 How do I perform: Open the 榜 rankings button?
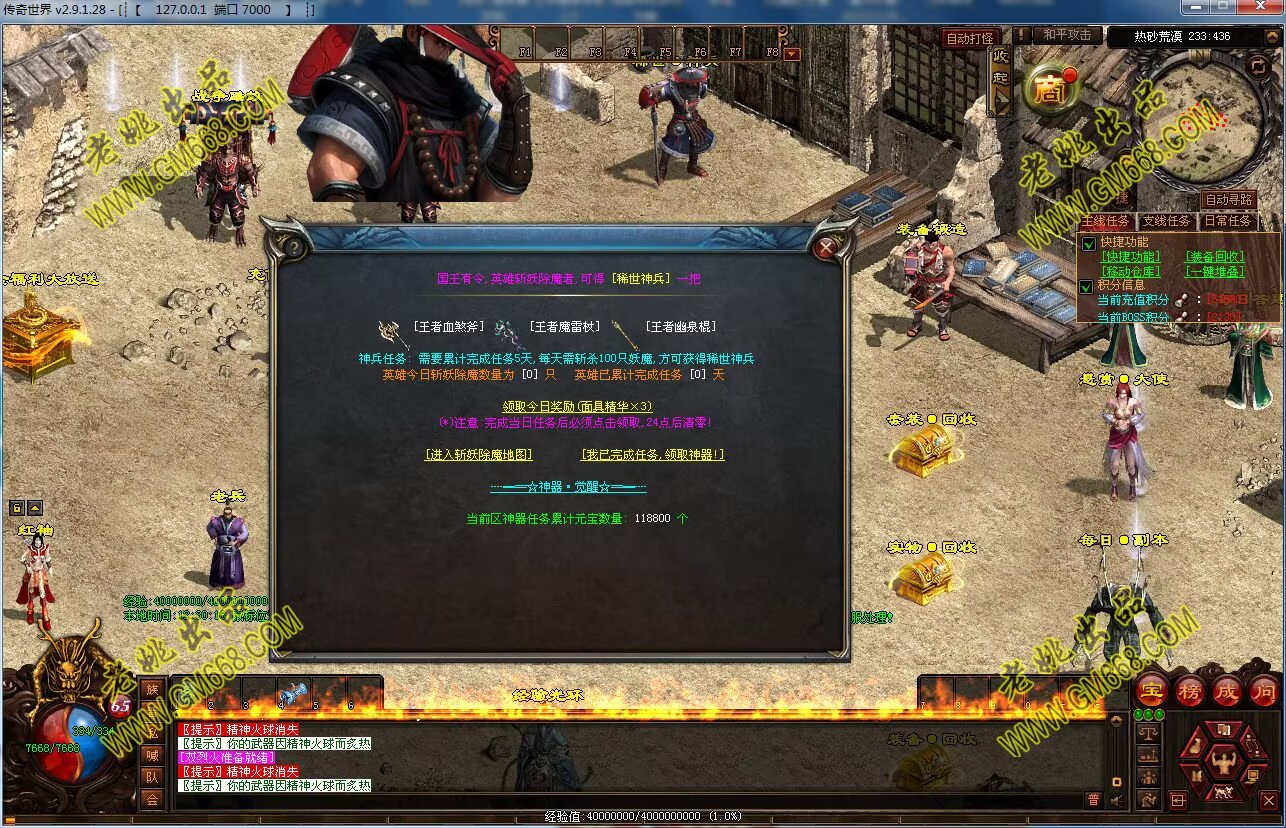(1189, 690)
